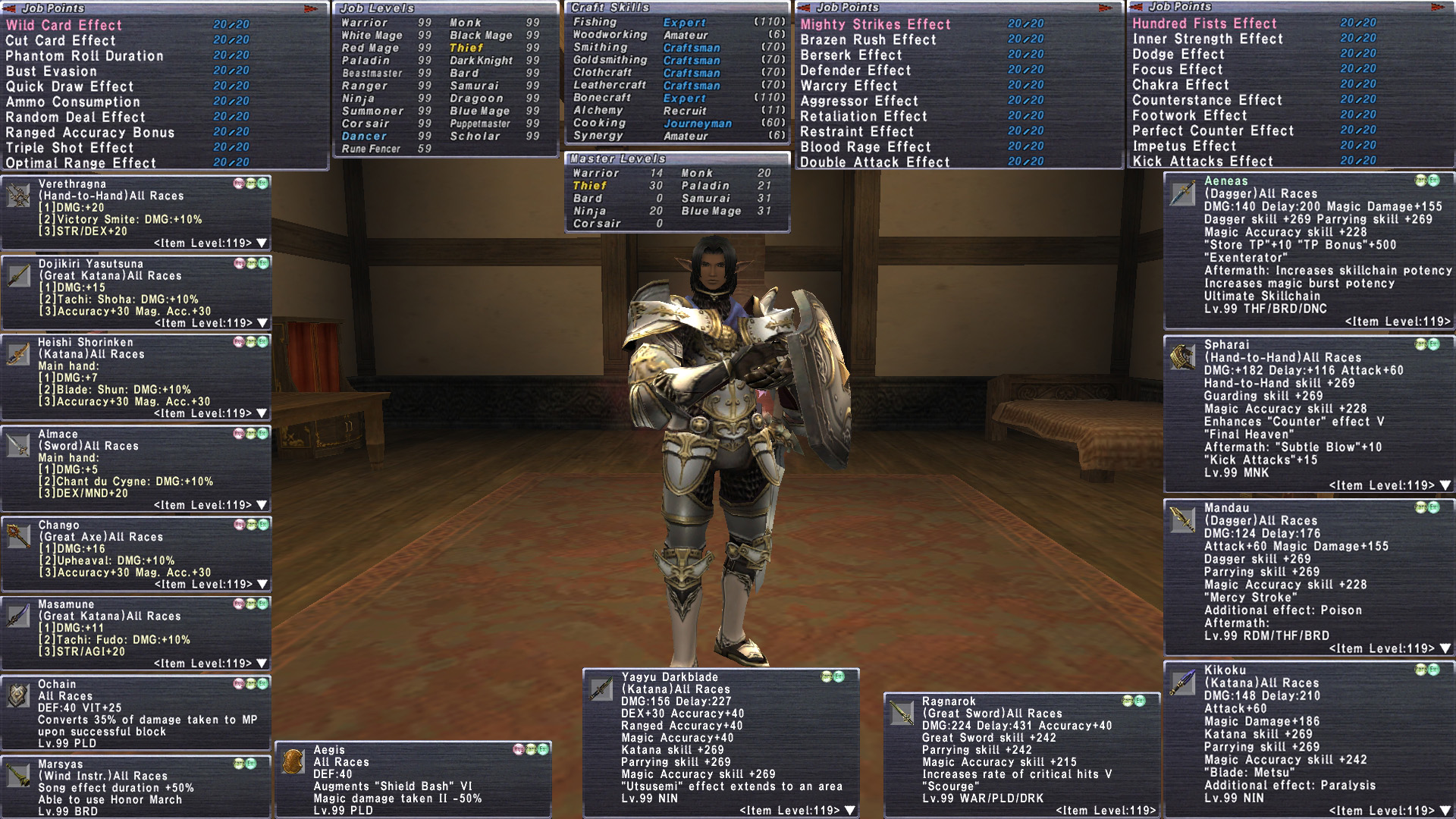The image size is (1456, 819).
Task: Select Double Attack Effect job point row
Action: (874, 162)
